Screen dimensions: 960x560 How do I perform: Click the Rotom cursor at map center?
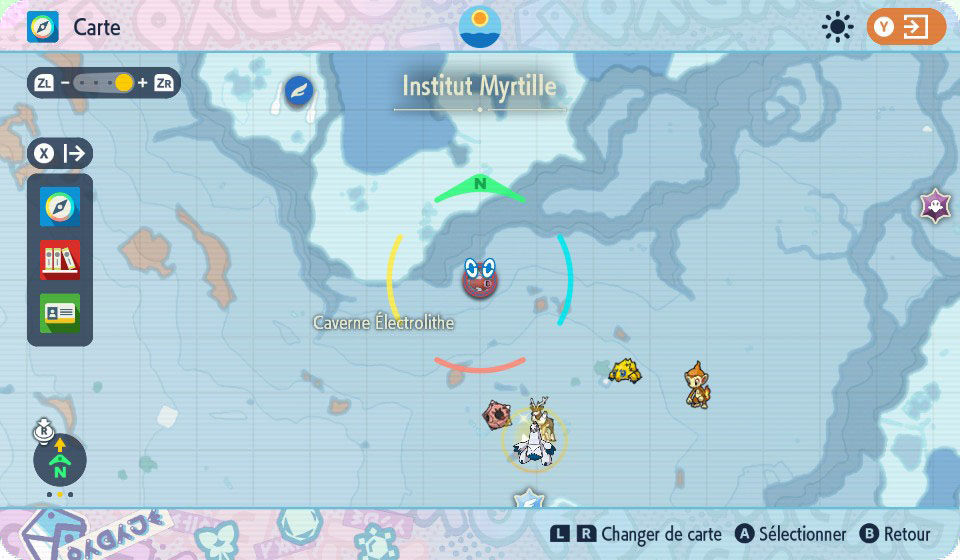[x=480, y=278]
